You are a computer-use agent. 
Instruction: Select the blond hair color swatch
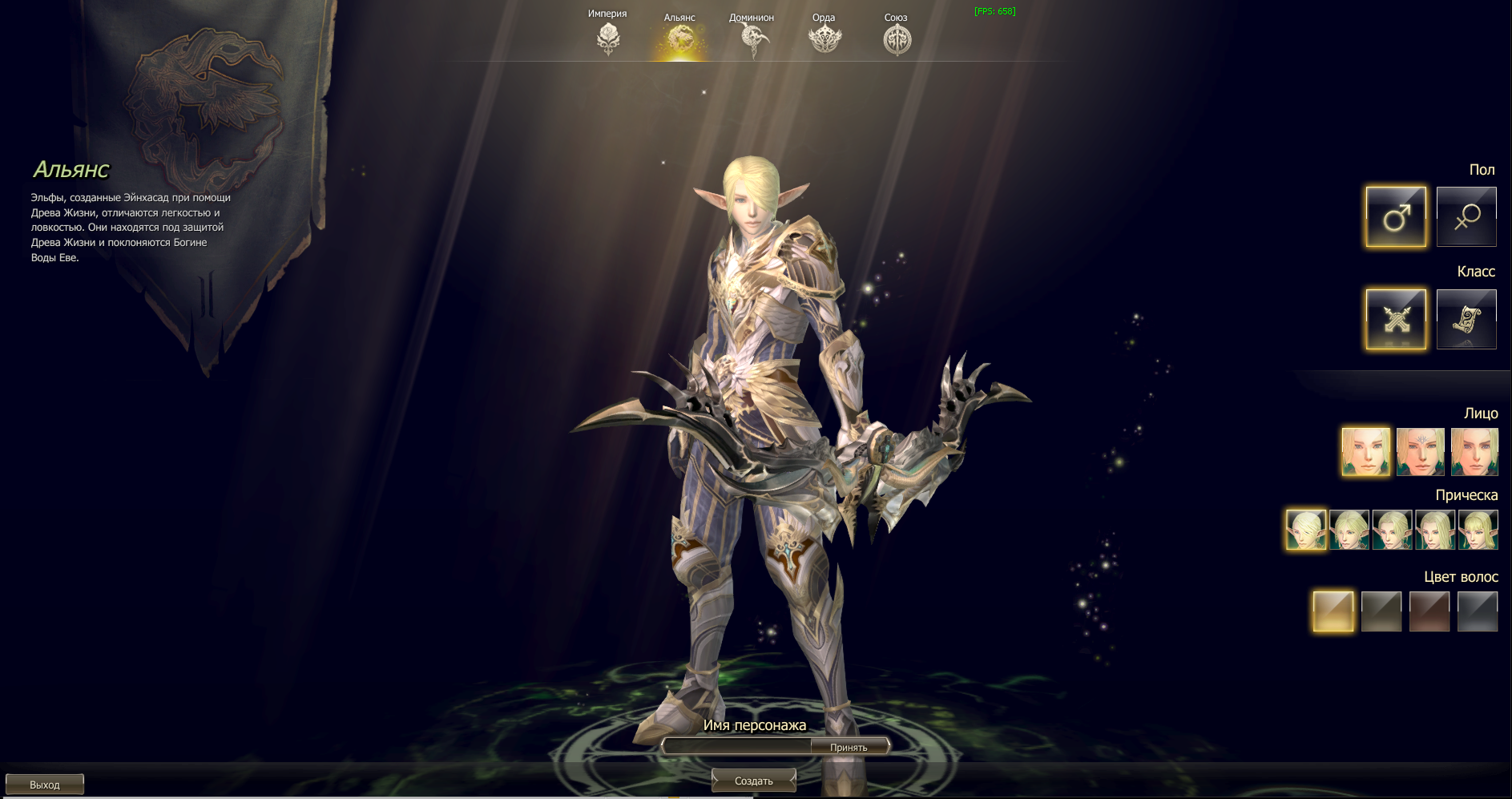(1333, 611)
